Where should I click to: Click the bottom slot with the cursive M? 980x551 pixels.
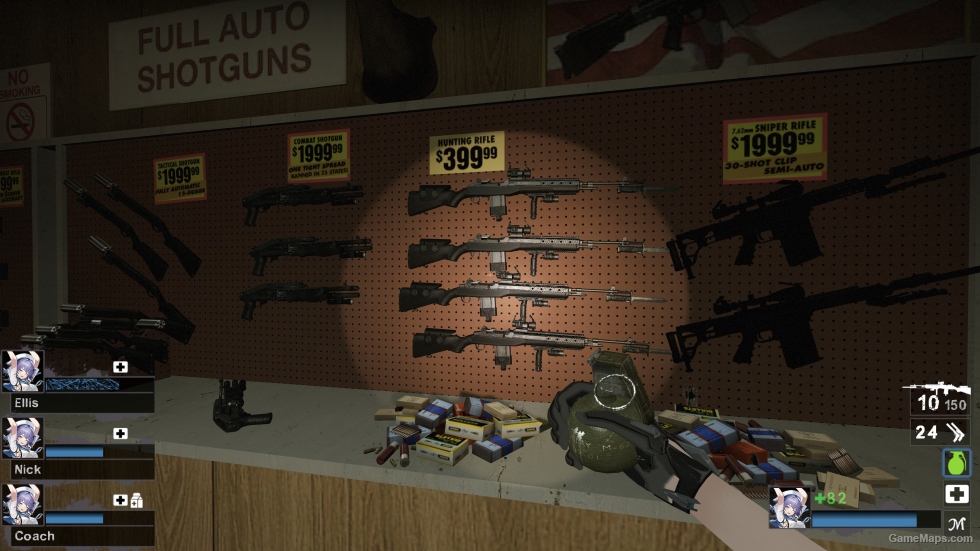(956, 522)
